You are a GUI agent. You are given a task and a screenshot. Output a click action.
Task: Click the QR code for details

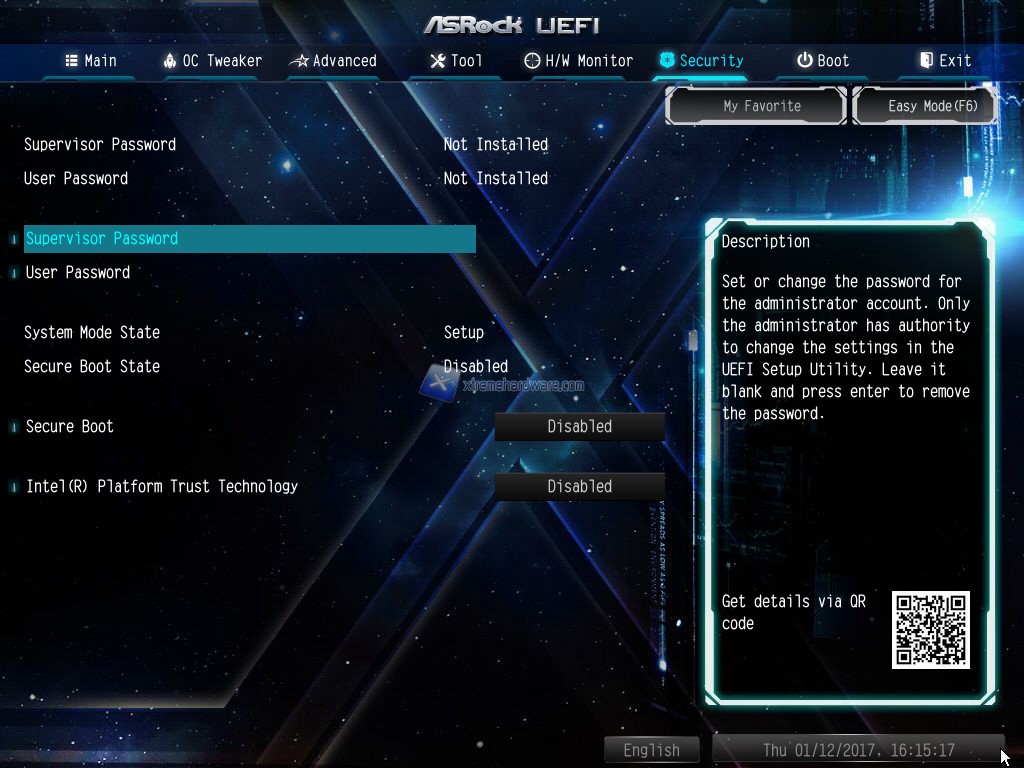(931, 630)
